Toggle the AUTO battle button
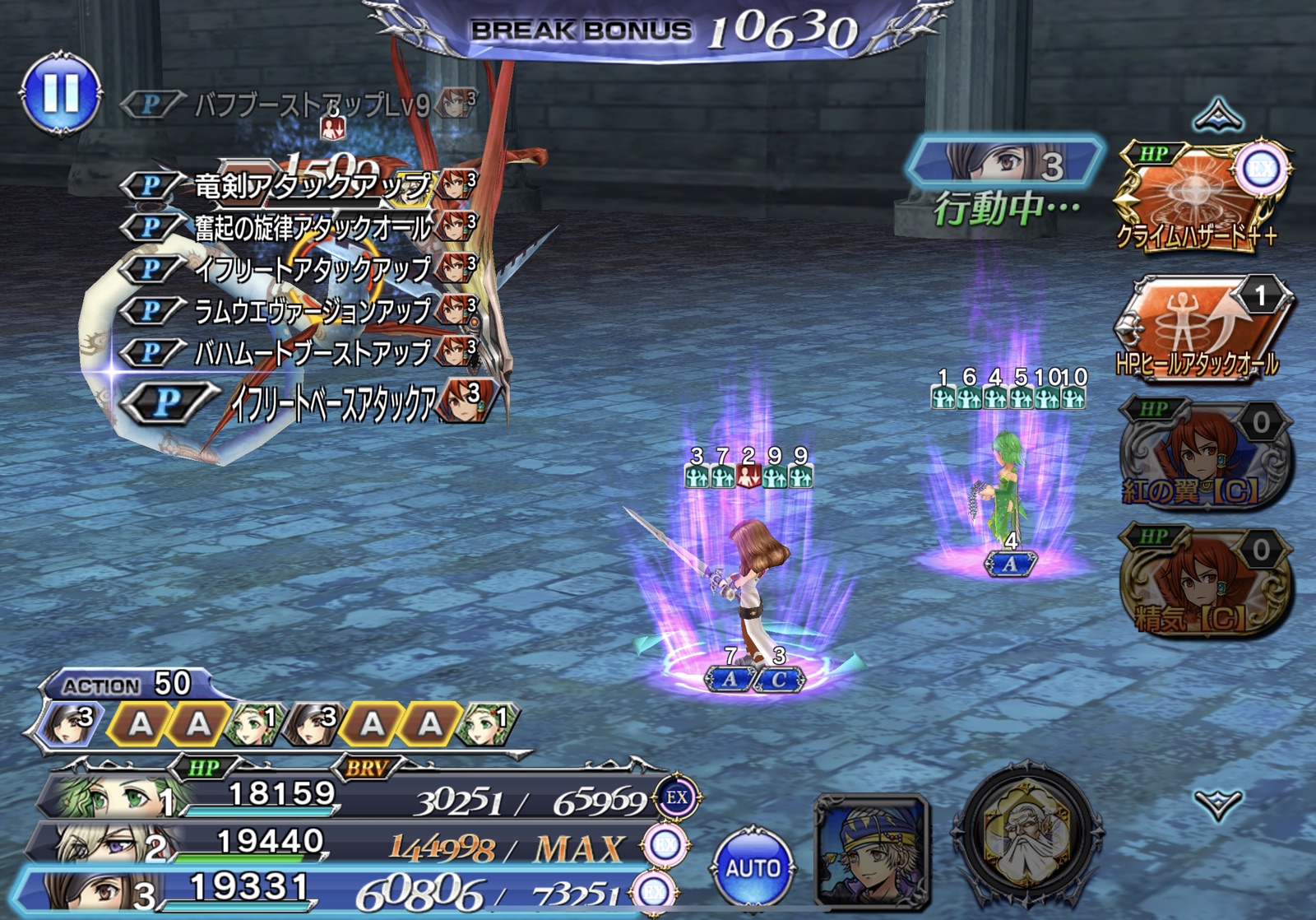Image resolution: width=1316 pixels, height=920 pixels. pyautogui.click(x=752, y=867)
